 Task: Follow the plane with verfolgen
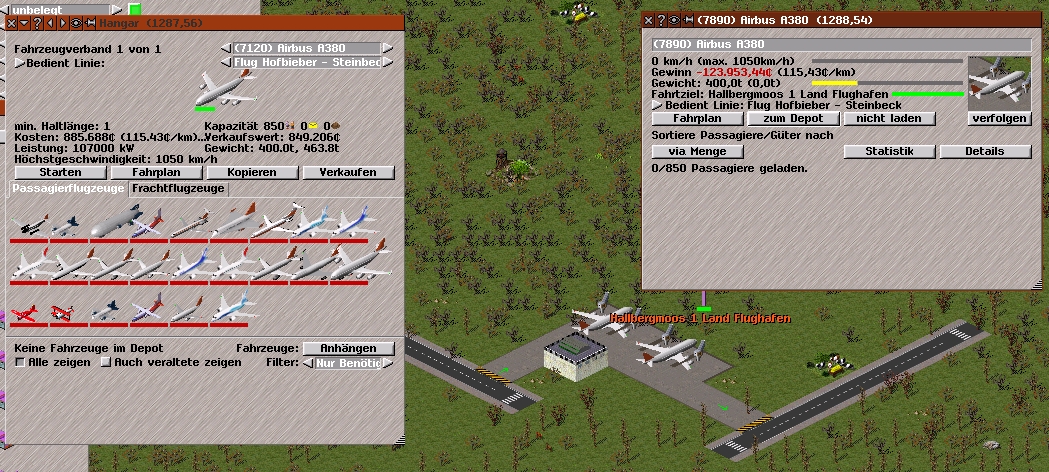pyautogui.click(x=1000, y=118)
